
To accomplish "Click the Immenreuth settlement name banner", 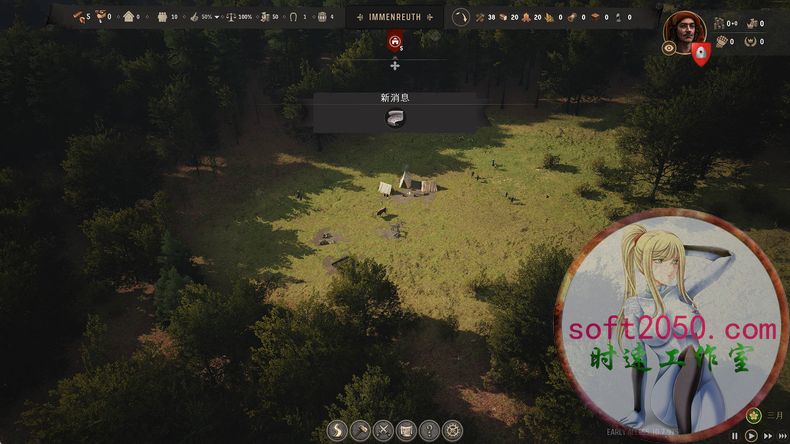I will pyautogui.click(x=395, y=17).
